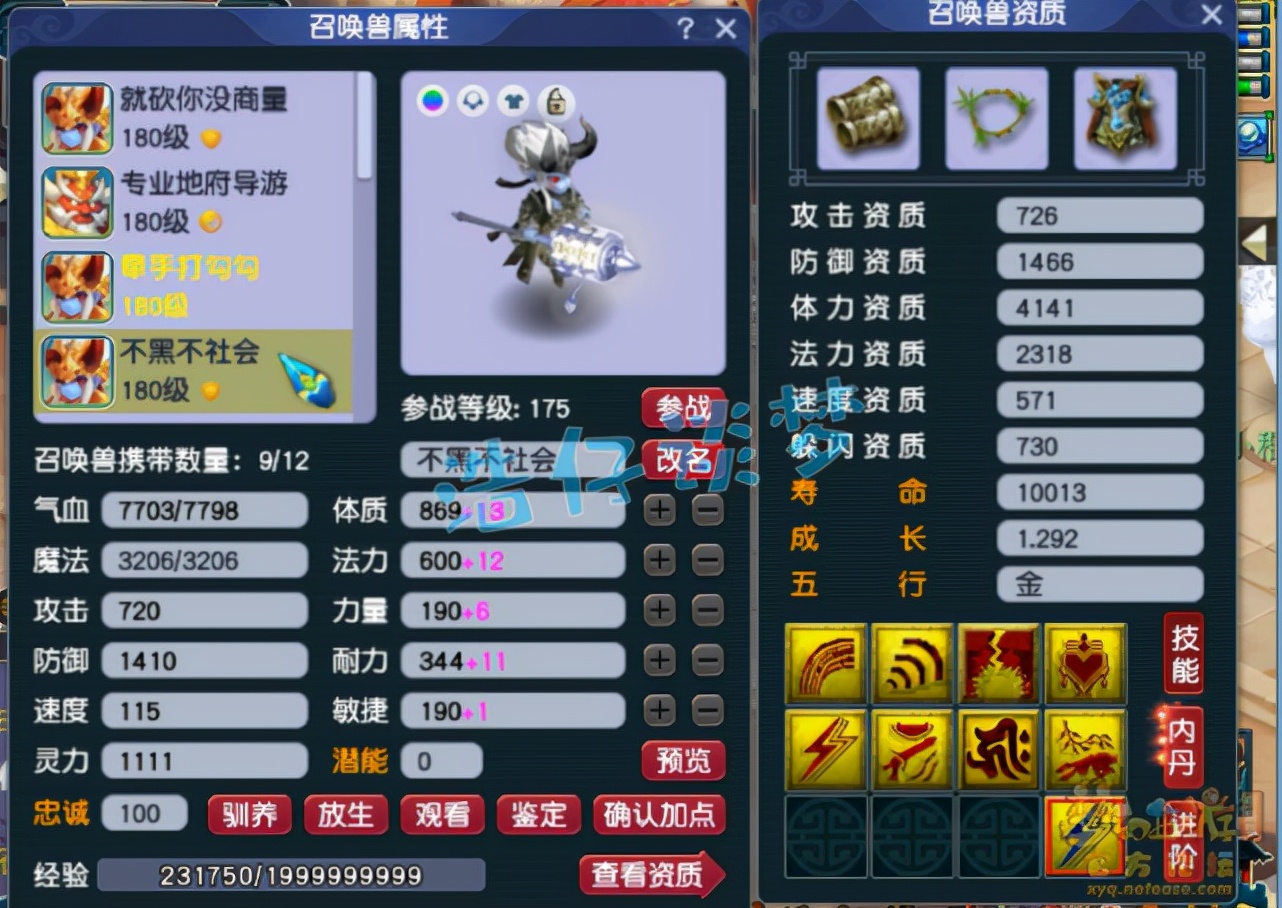The height and width of the screenshot is (908, 1282).
Task: Click the help question mark on the attributes window
Action: pyautogui.click(x=684, y=29)
